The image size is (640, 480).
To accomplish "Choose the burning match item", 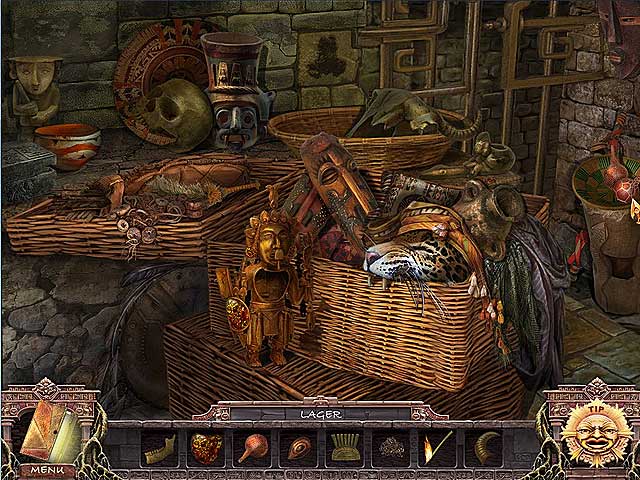I will click(437, 446).
